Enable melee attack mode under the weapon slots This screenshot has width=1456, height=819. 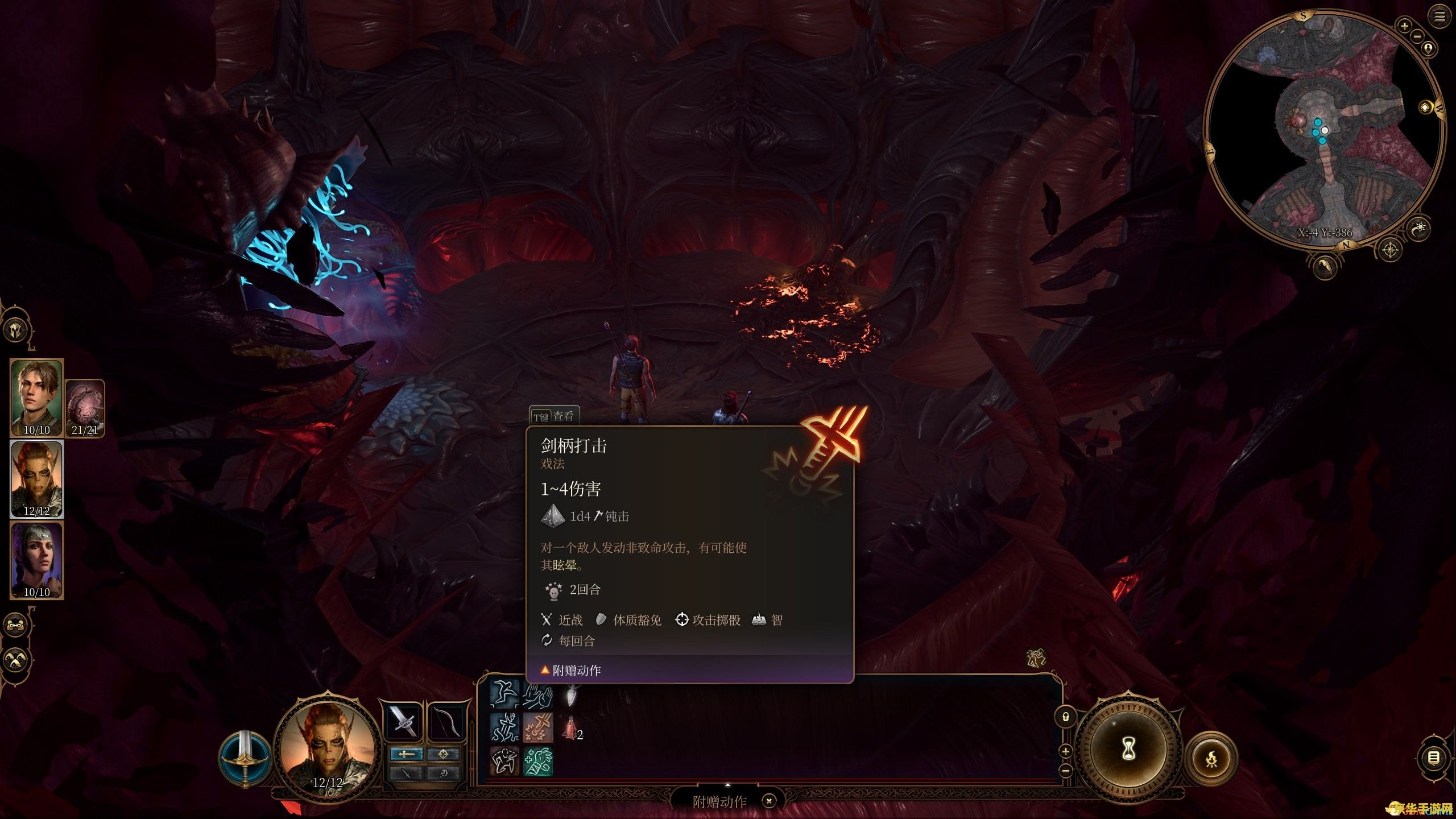[407, 754]
